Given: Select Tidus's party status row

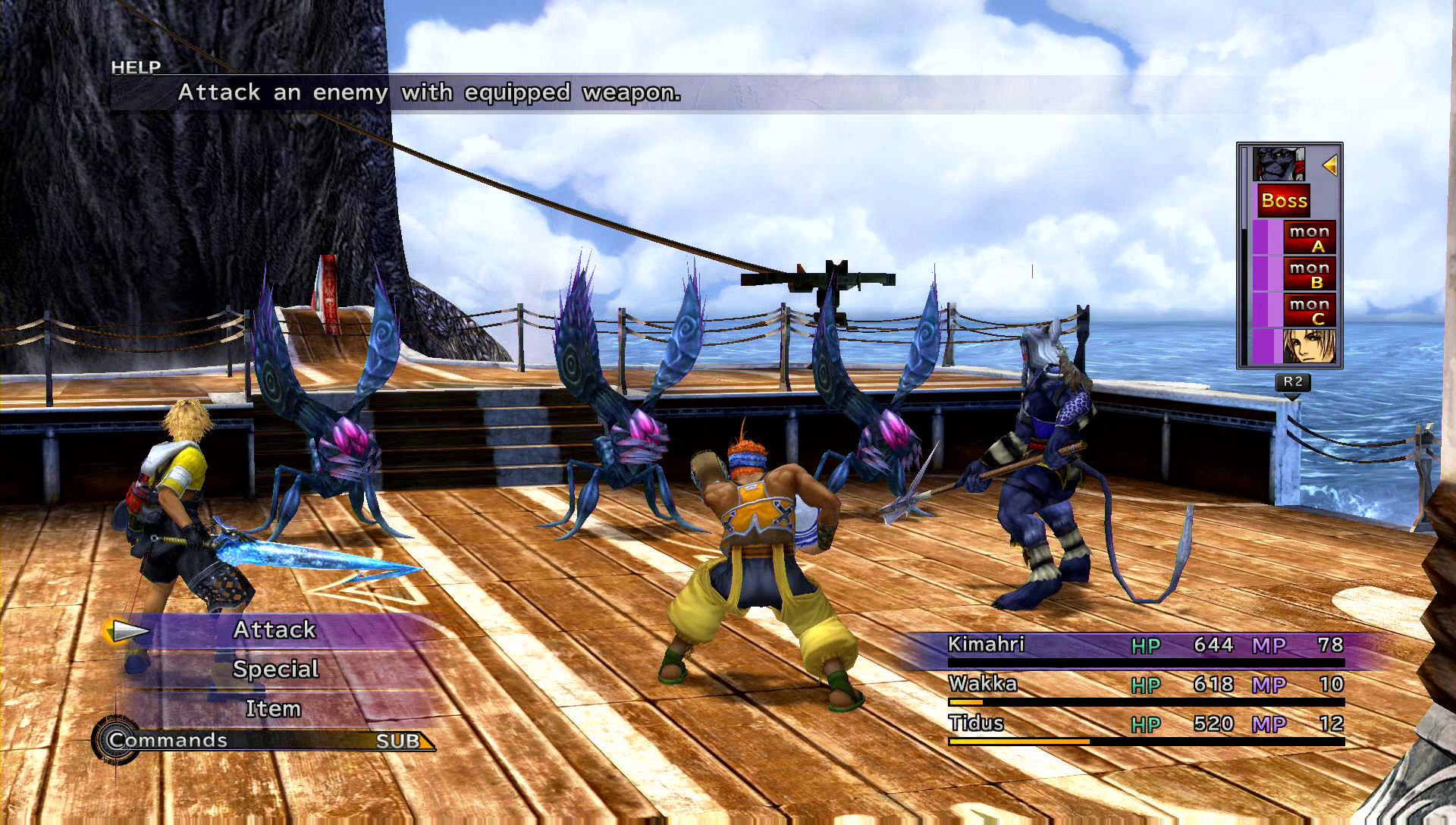Looking at the screenshot, I should [1145, 725].
